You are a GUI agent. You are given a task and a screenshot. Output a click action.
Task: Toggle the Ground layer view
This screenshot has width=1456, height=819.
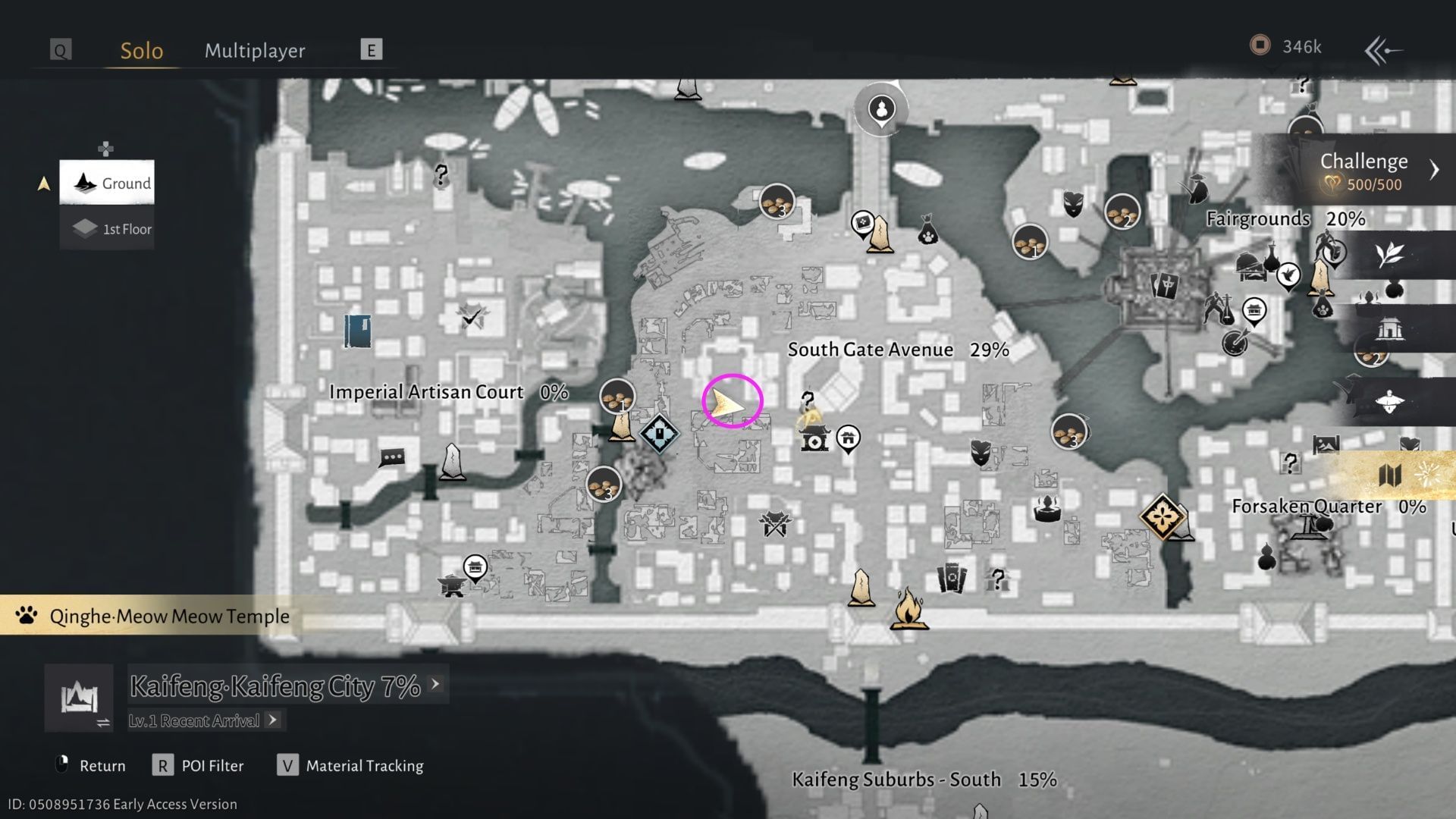[x=107, y=183]
